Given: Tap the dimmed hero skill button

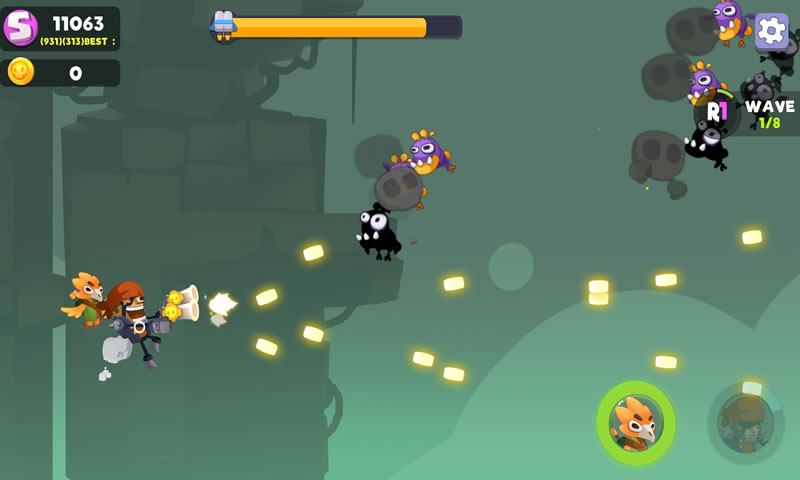Looking at the screenshot, I should point(745,422).
